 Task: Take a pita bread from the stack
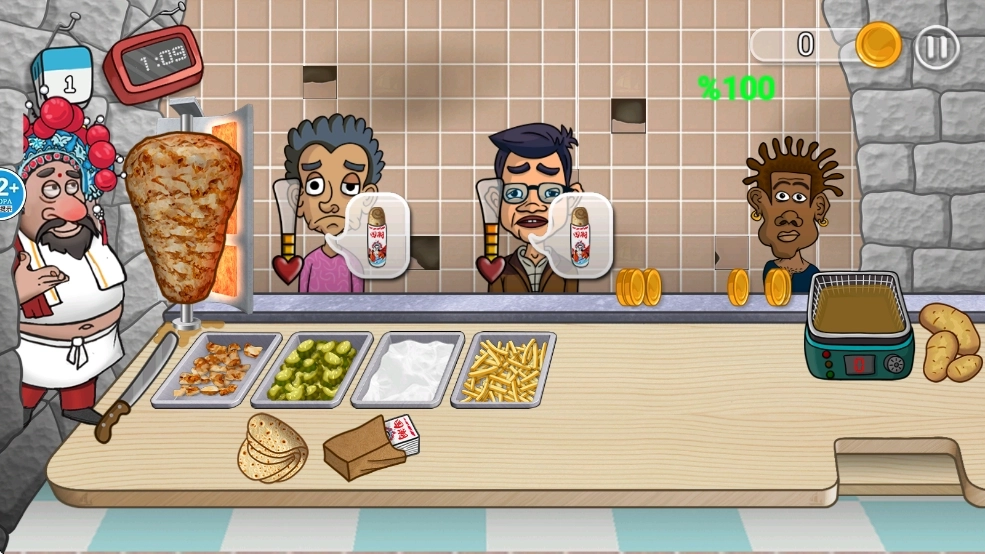(x=273, y=446)
